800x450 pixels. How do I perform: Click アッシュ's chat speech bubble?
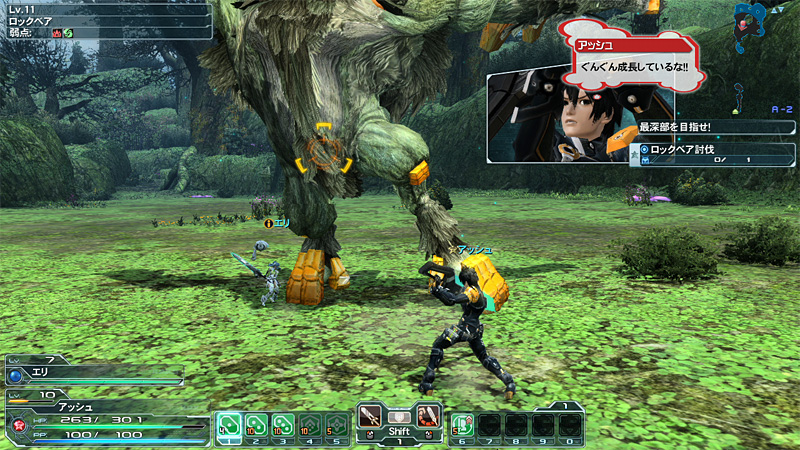pos(630,58)
